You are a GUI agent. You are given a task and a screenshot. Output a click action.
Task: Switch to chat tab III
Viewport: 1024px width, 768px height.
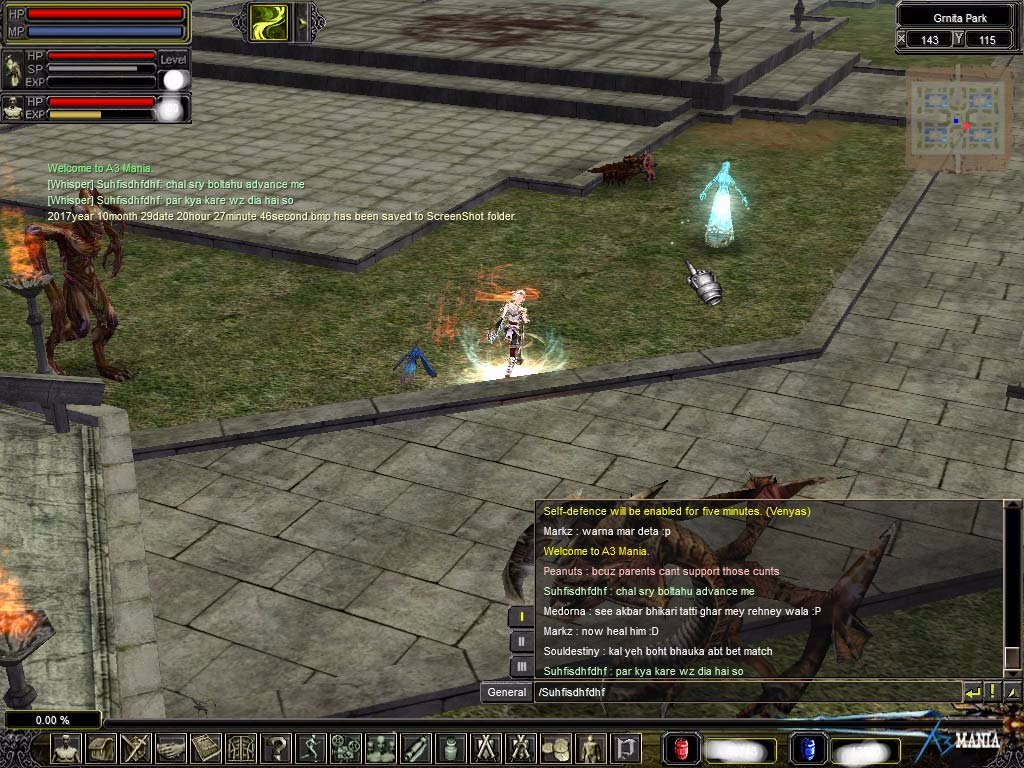click(x=521, y=666)
